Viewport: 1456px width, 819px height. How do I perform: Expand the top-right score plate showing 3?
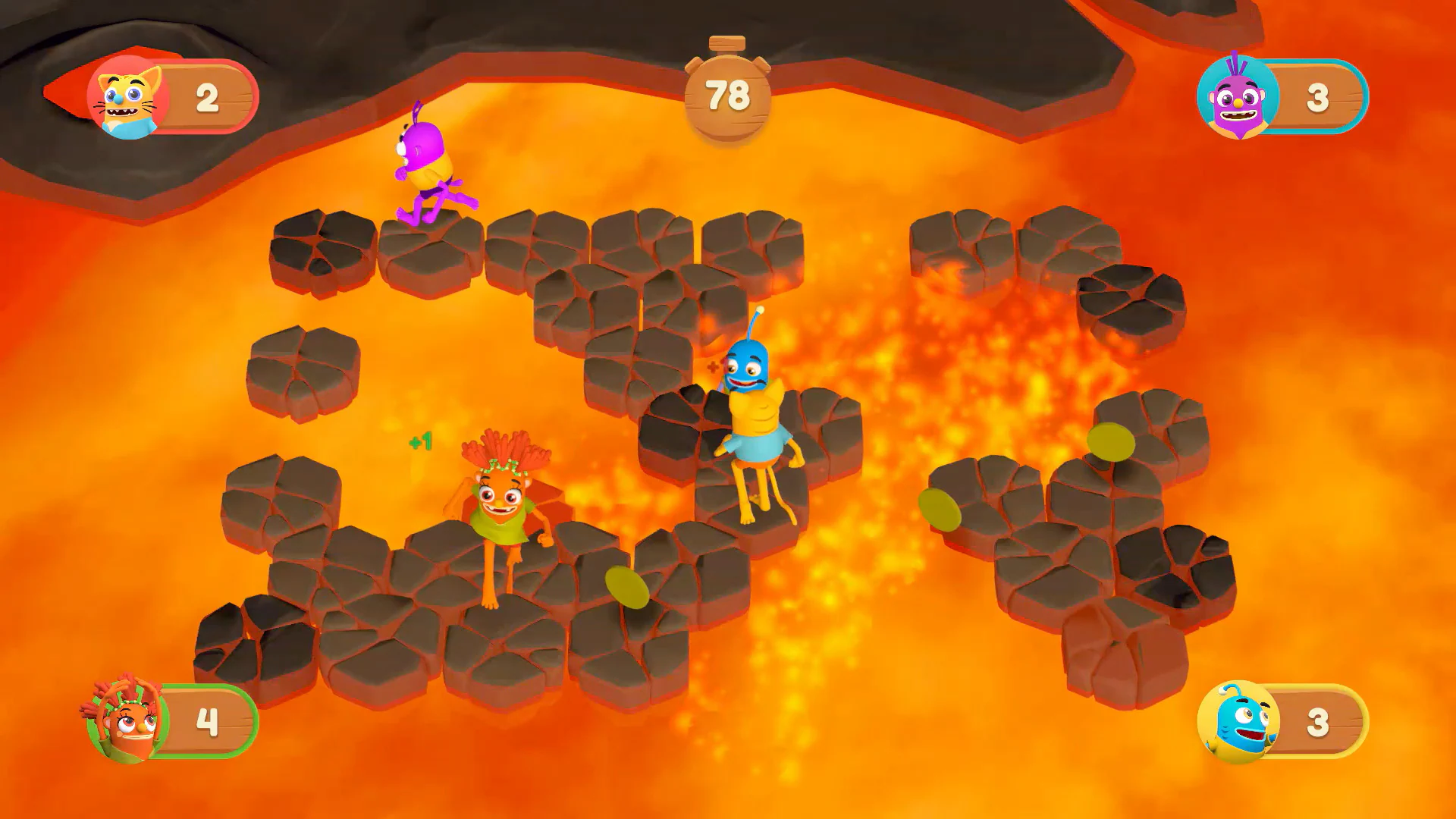(x=1319, y=95)
